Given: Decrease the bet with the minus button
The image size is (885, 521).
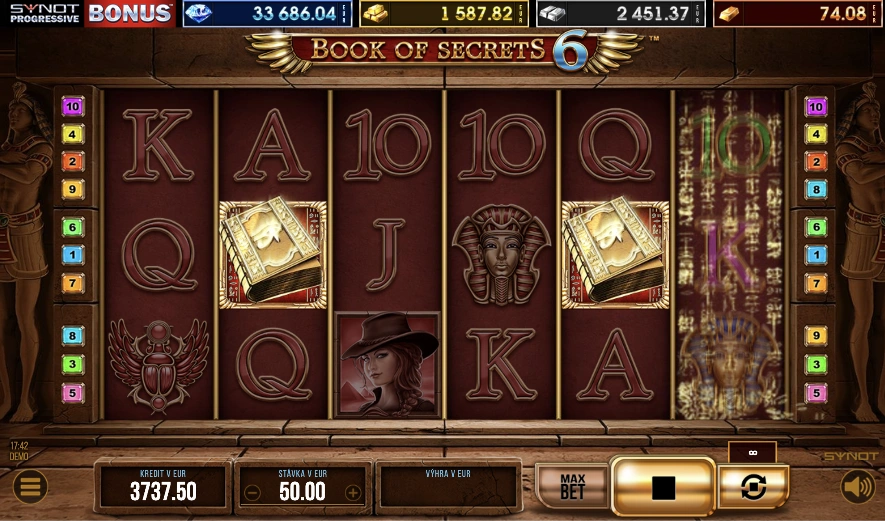Looking at the screenshot, I should (253, 492).
